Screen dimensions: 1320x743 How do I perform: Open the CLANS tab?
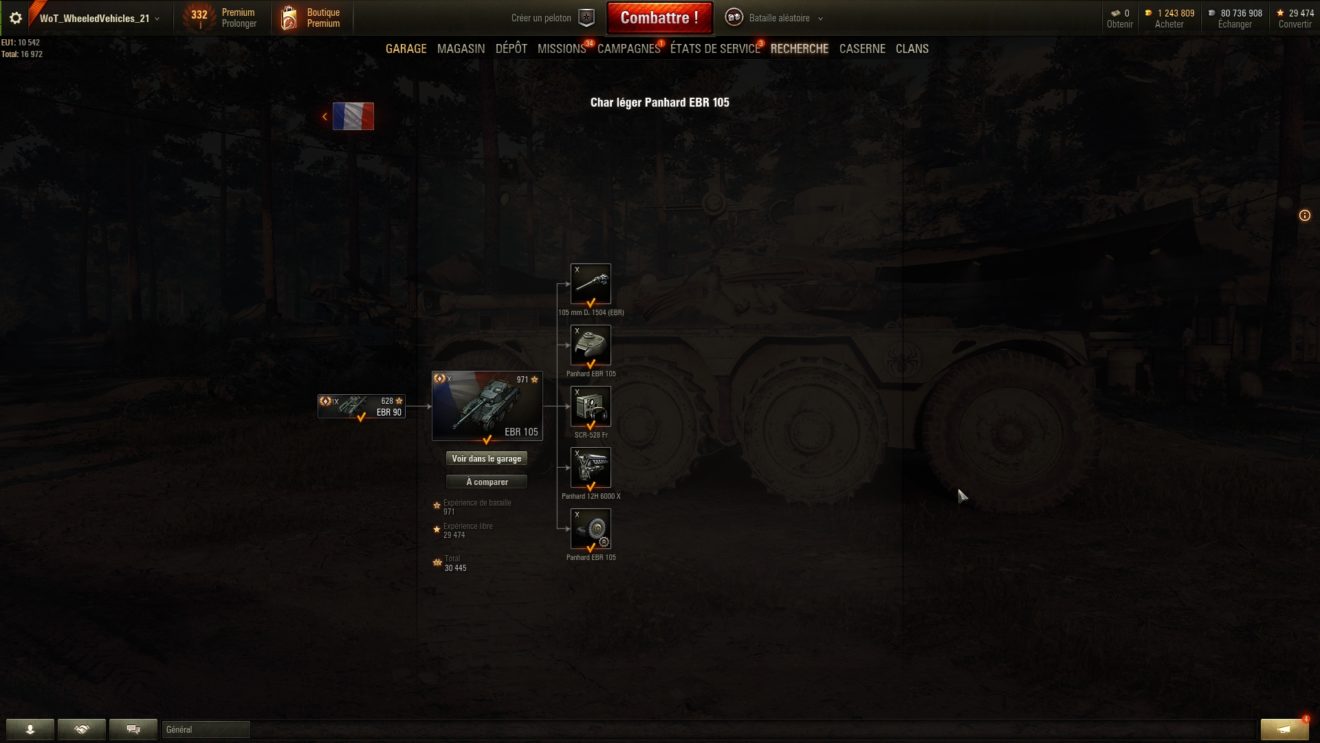click(912, 49)
